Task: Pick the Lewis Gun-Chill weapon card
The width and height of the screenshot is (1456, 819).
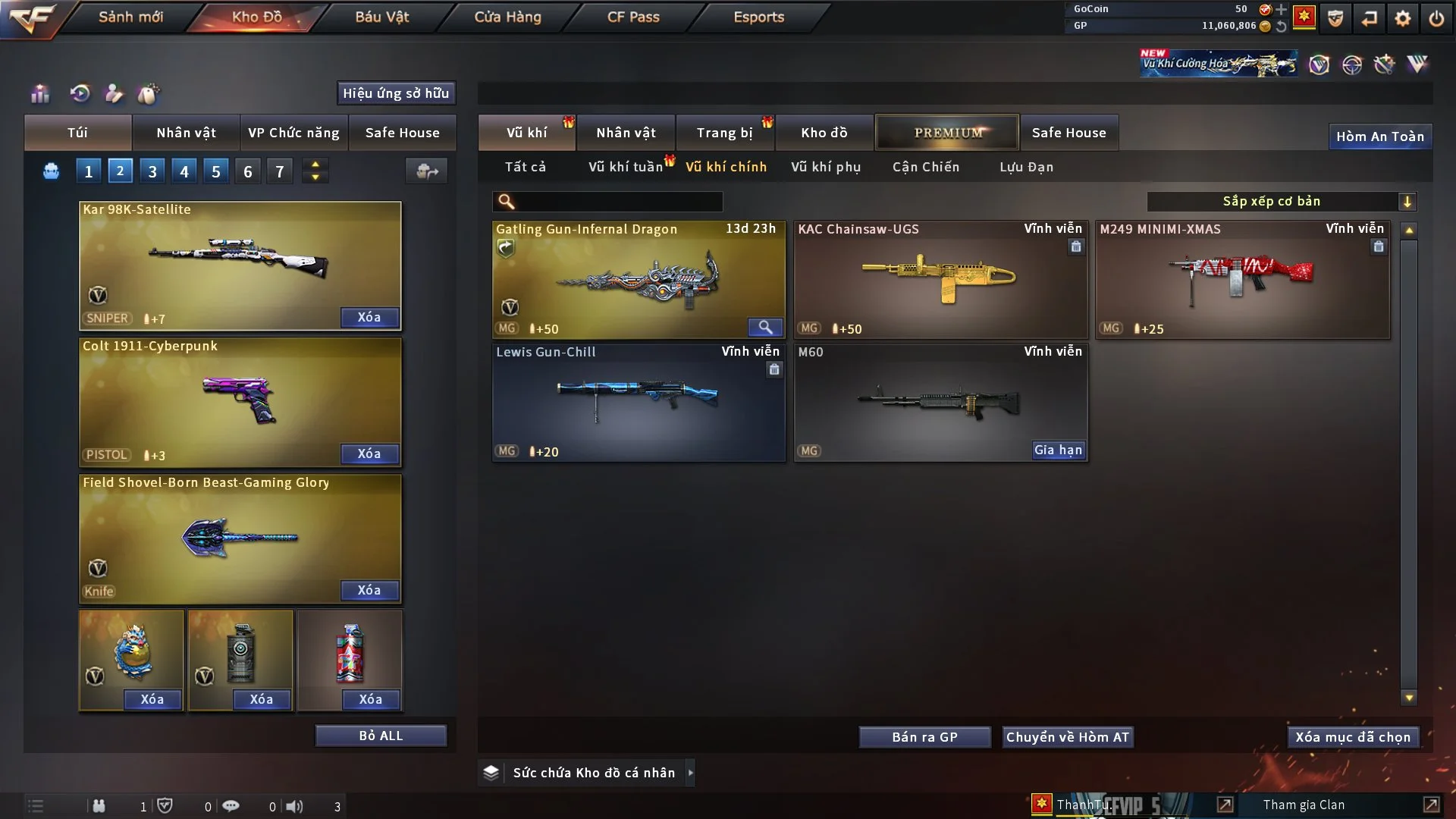Action: pyautogui.click(x=638, y=402)
